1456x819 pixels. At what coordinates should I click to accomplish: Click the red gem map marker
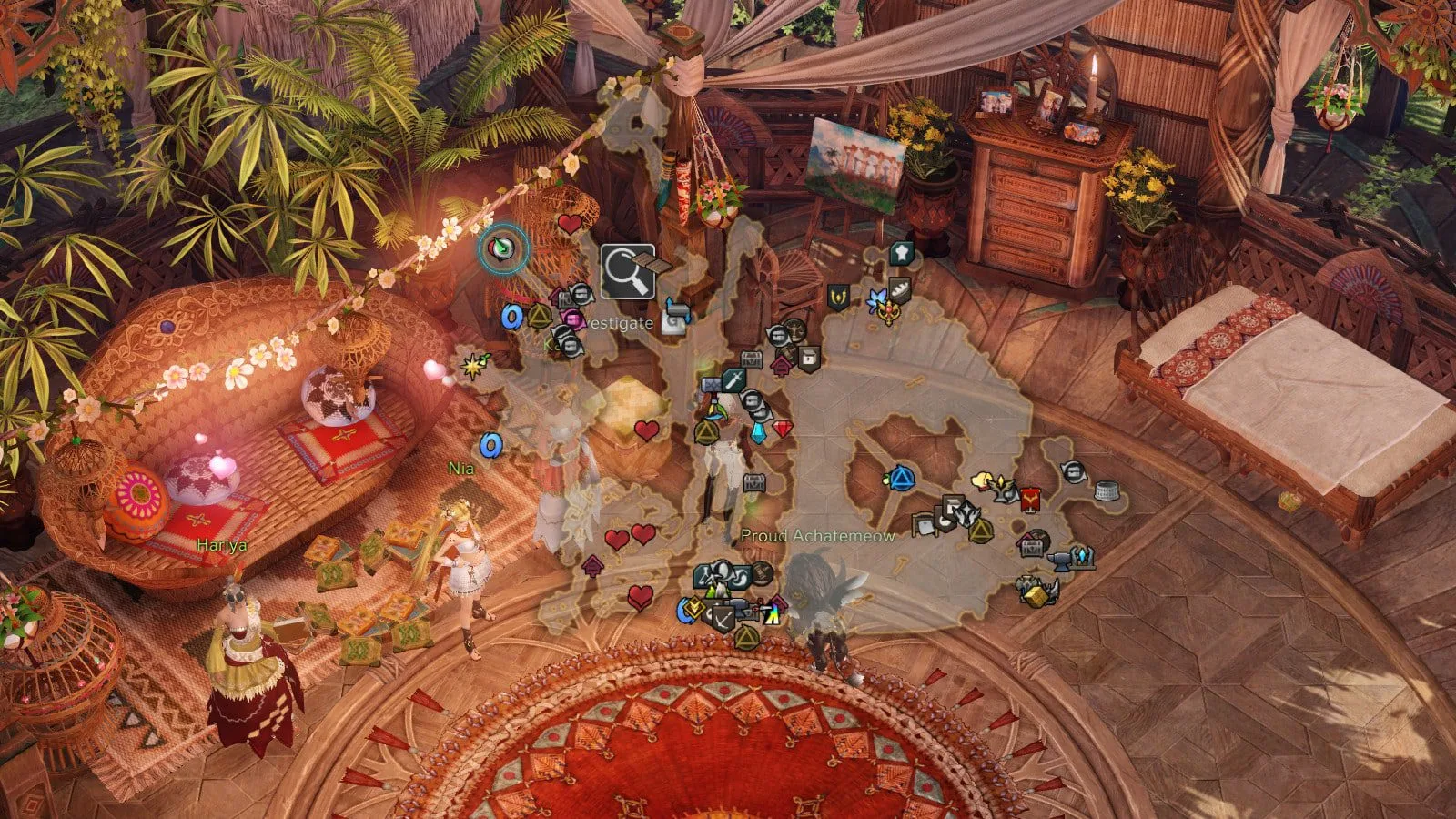(x=783, y=428)
